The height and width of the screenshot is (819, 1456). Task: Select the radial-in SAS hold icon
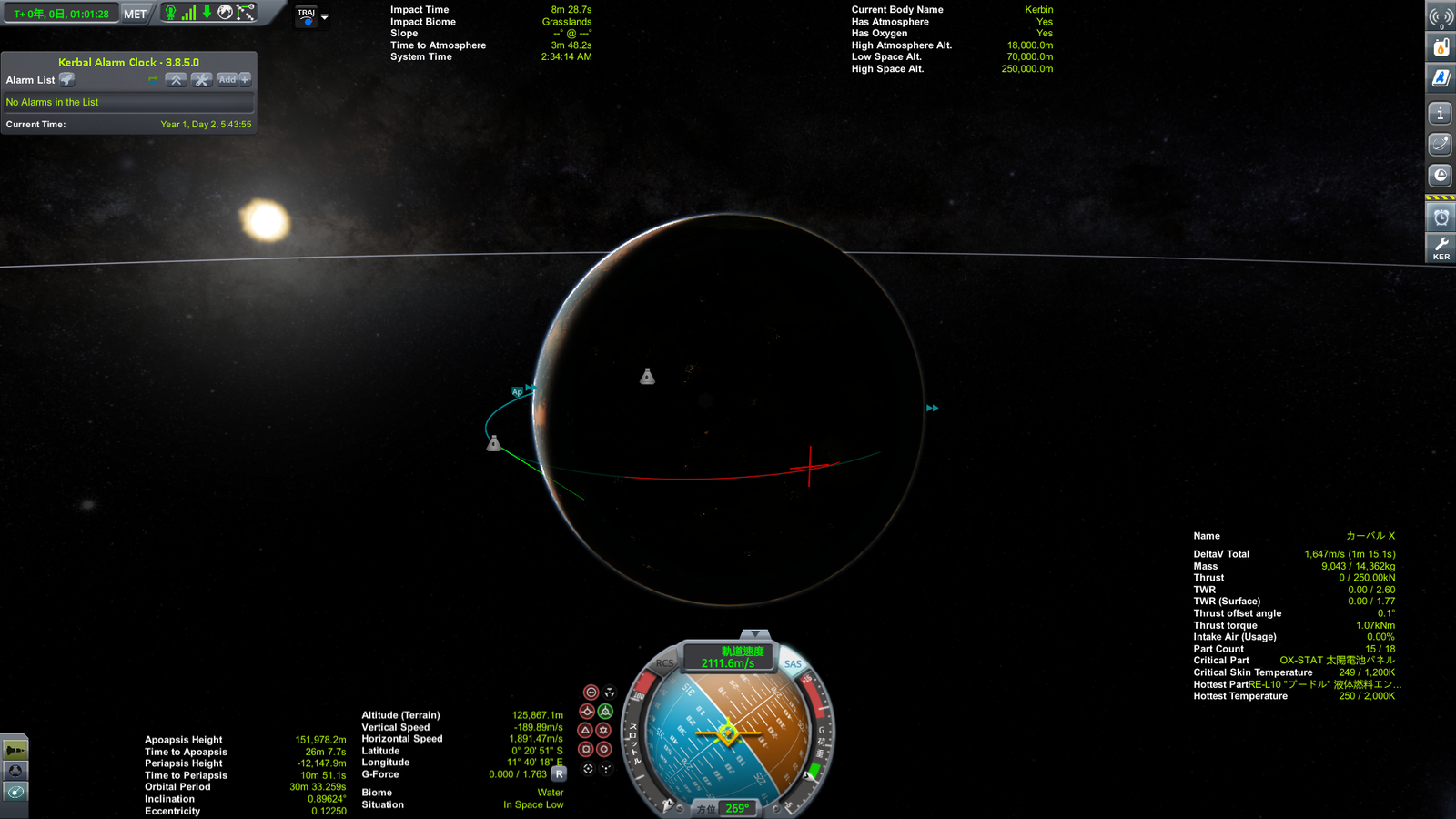pos(586,748)
